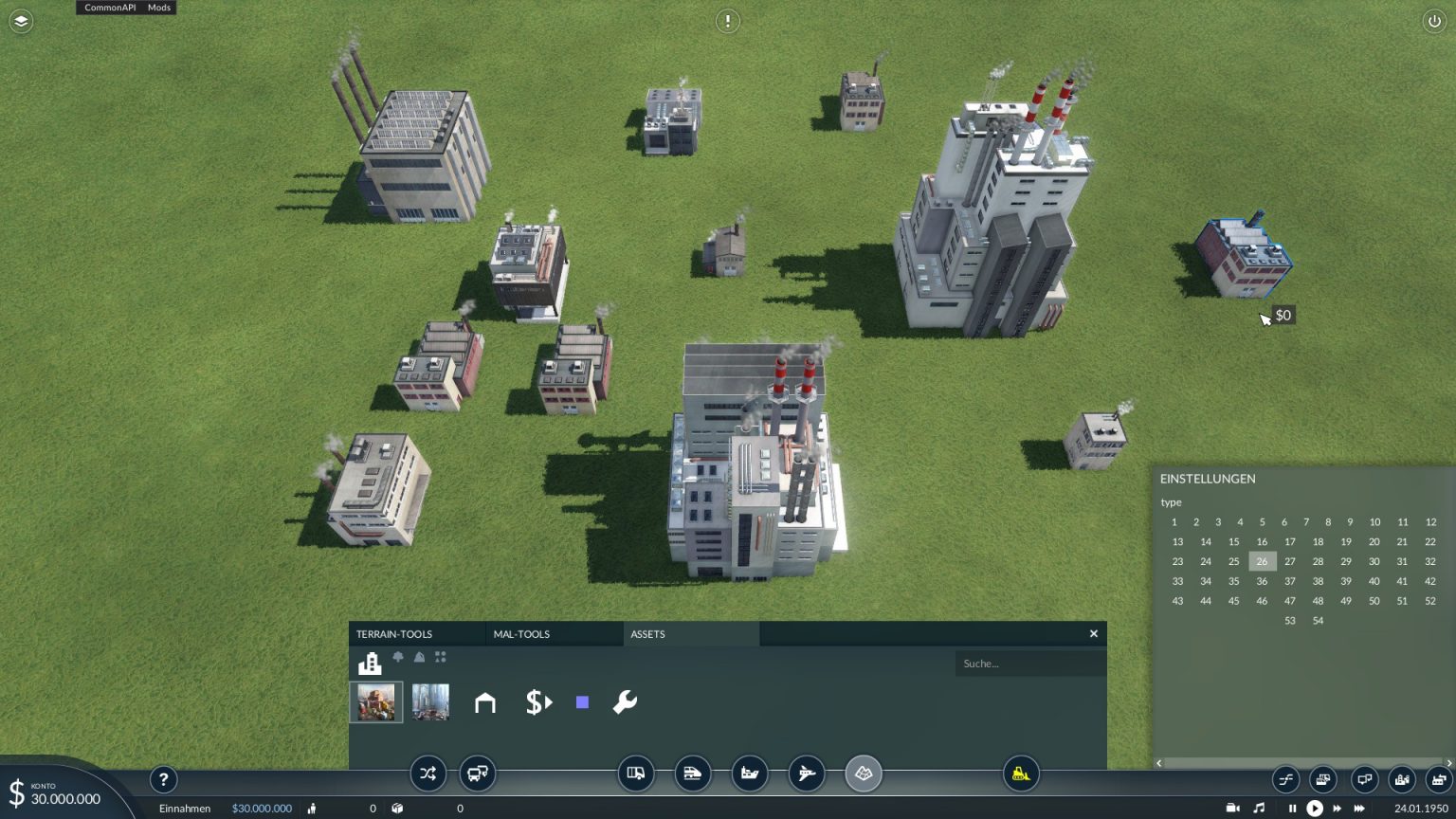Click the Einnahmen $30.000.000 link
Screen dimensions: 1456x819
click(262, 808)
